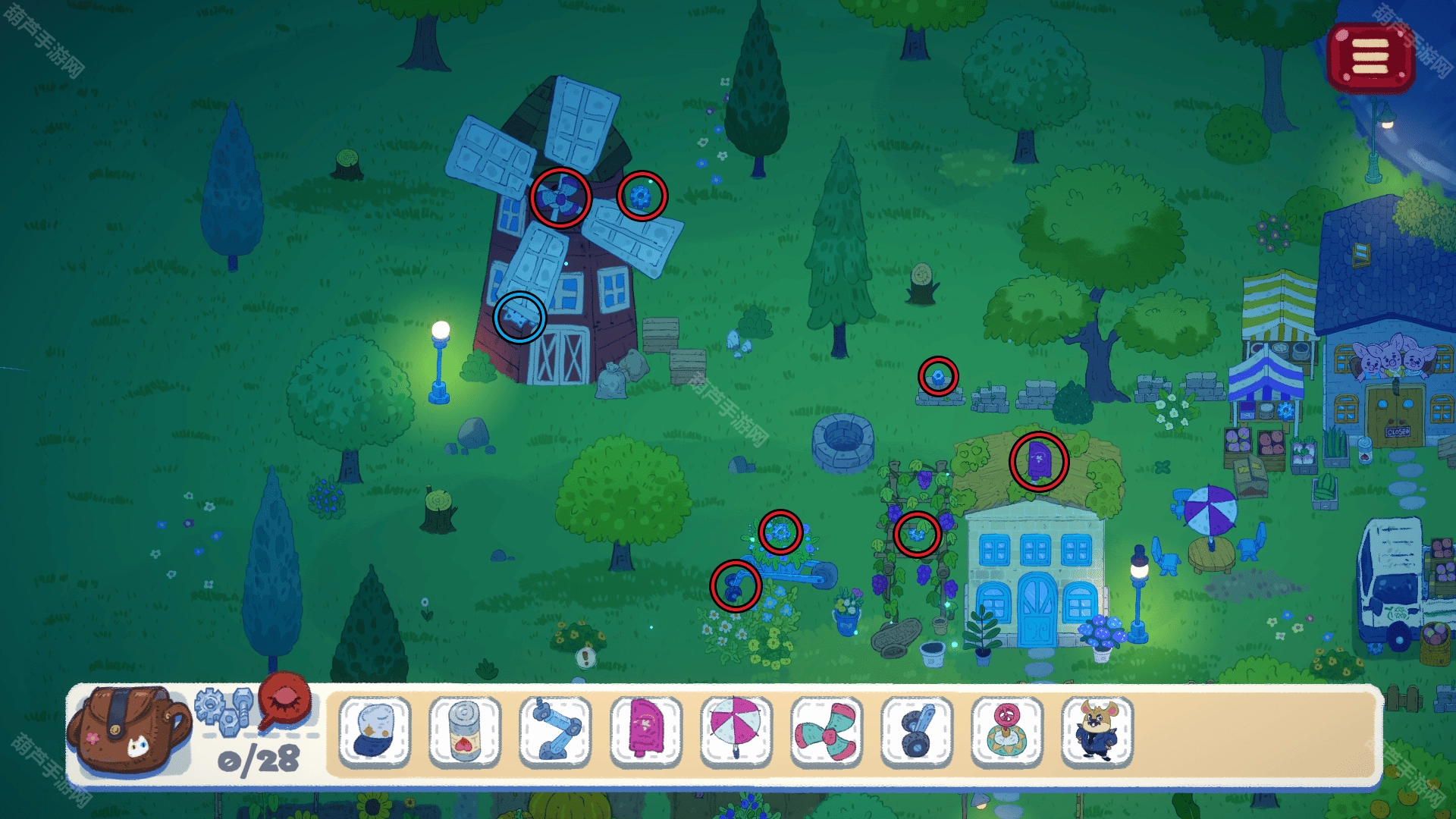Toggle the red closed-eye speech bubble
Viewport: 1456px width, 819px height.
tap(285, 700)
